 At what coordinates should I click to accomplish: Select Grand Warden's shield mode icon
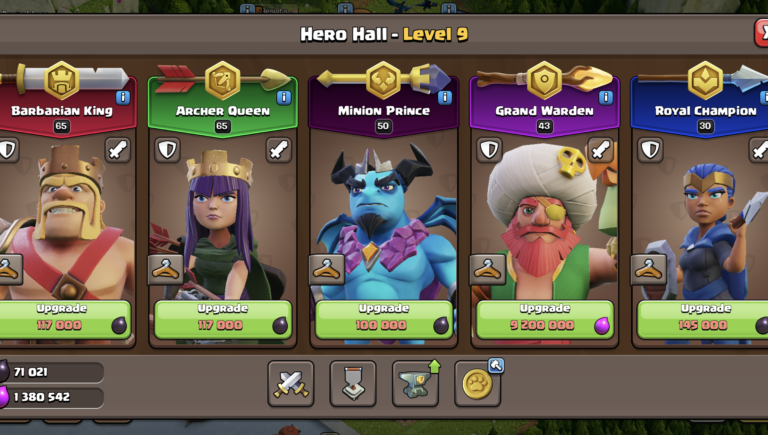489,150
